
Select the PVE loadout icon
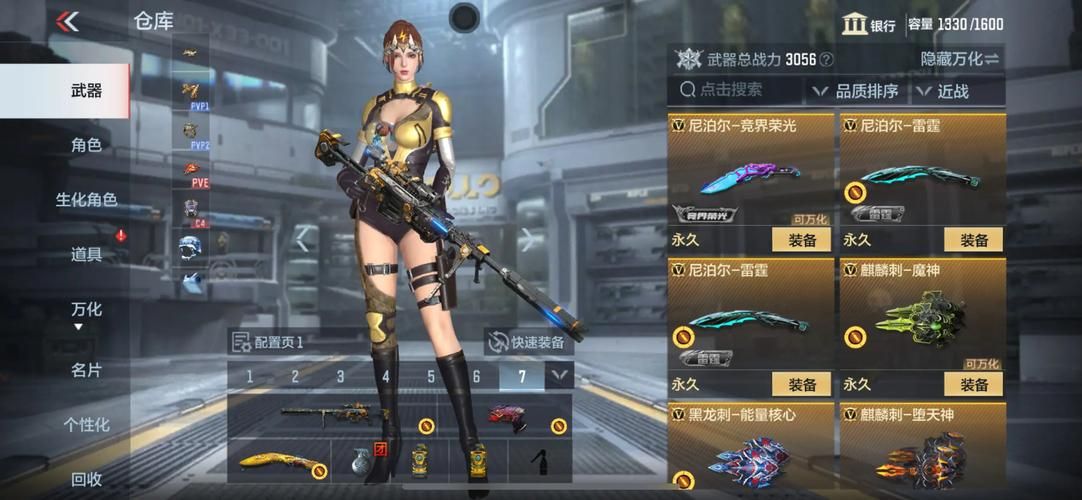tap(196, 172)
